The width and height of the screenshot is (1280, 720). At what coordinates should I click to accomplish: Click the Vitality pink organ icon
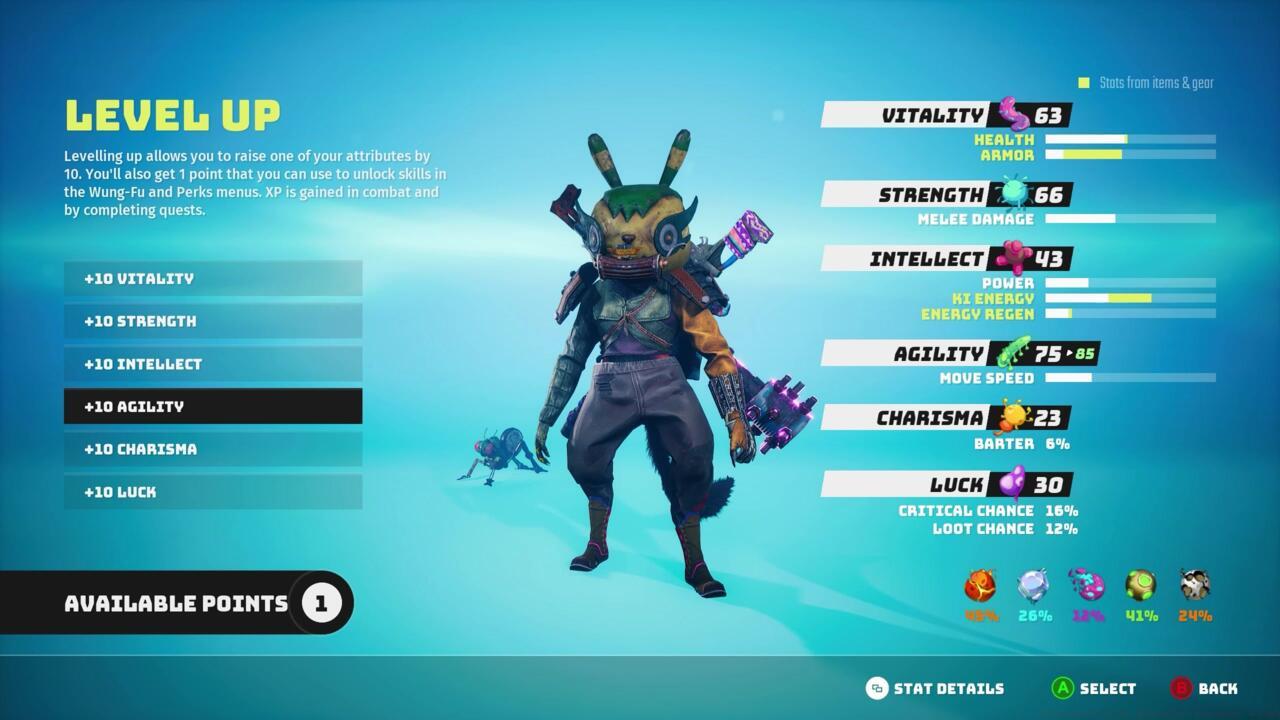tap(1012, 114)
